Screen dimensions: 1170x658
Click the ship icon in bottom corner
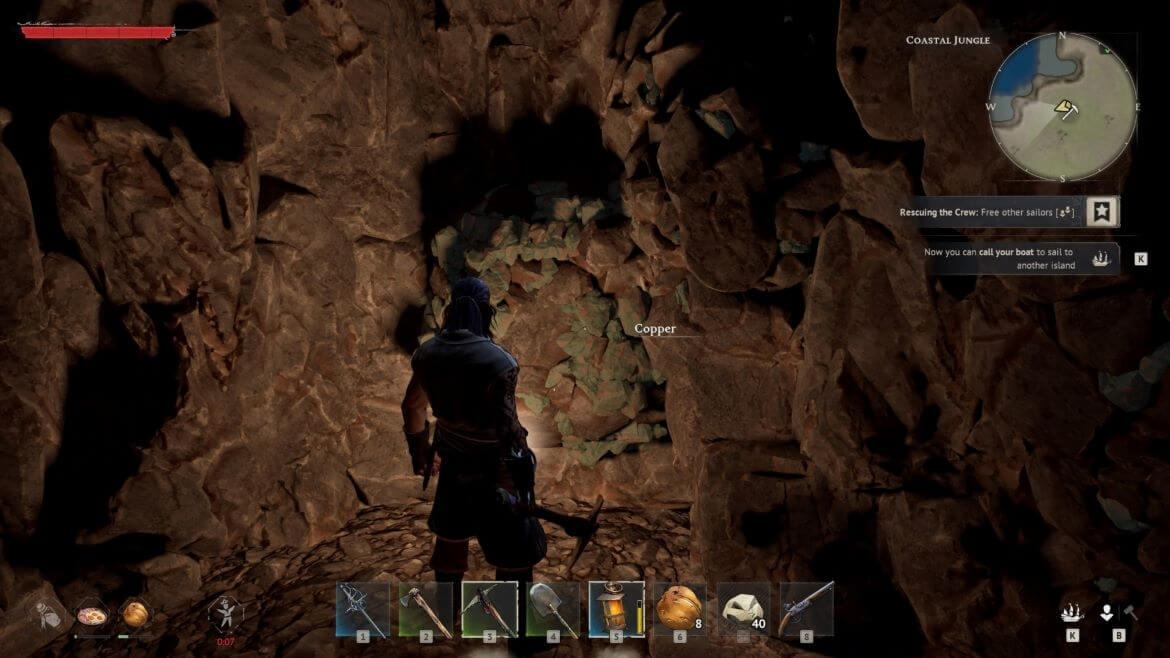coord(1071,613)
